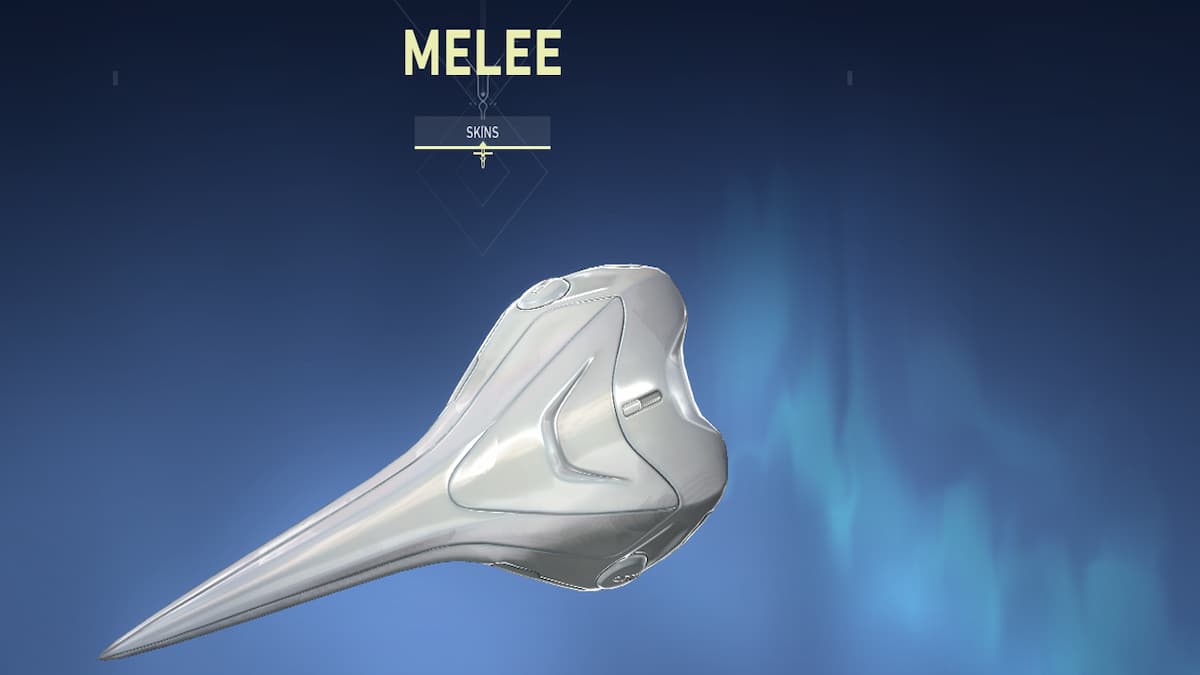
Task: Select the Skins tab under Melee
Action: pos(482,131)
